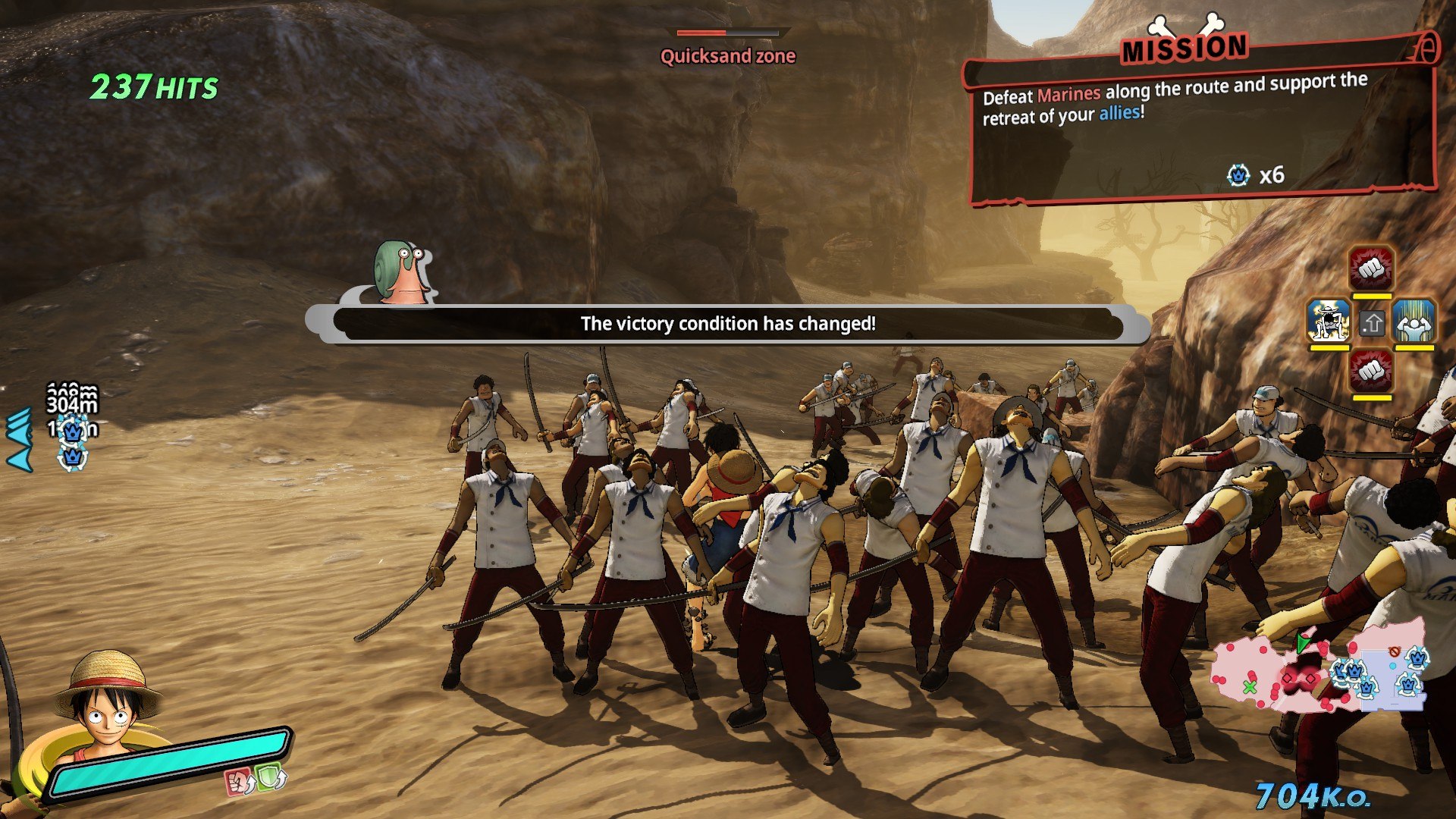The image size is (1456, 819).
Task: Click the victory condition notification banner
Action: click(728, 324)
